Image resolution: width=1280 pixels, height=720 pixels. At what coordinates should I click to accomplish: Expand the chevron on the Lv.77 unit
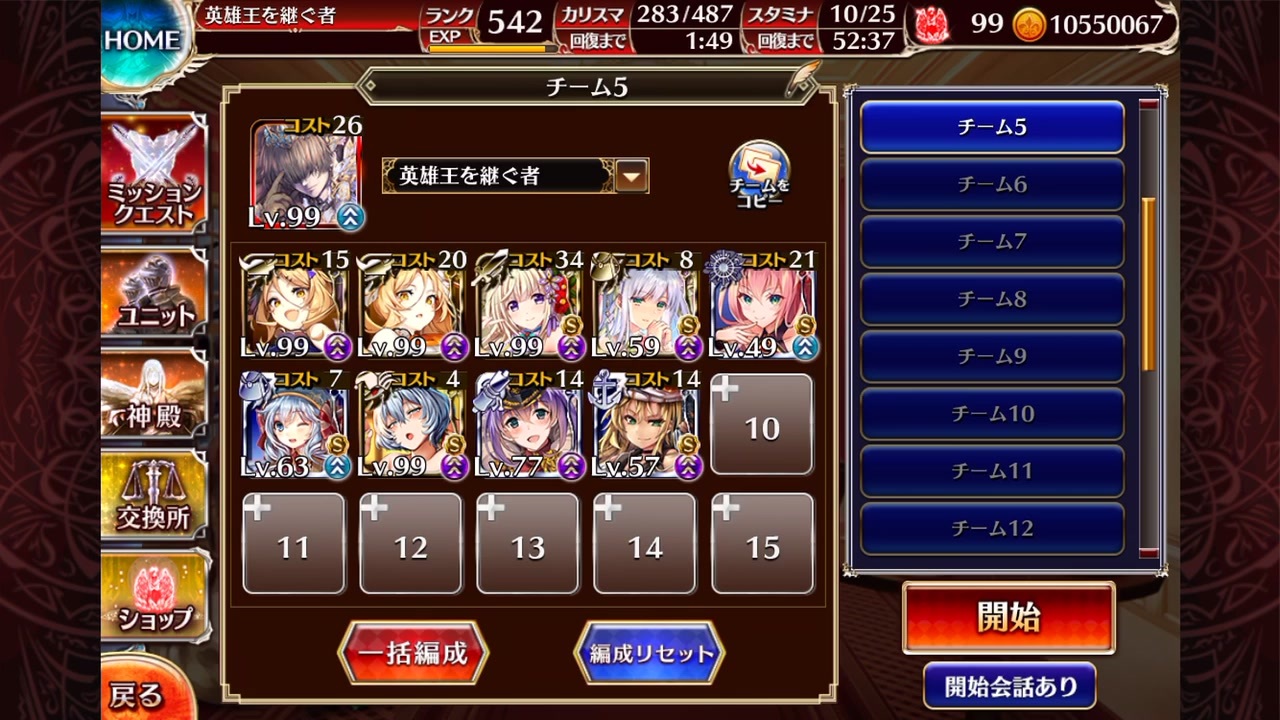570,467
